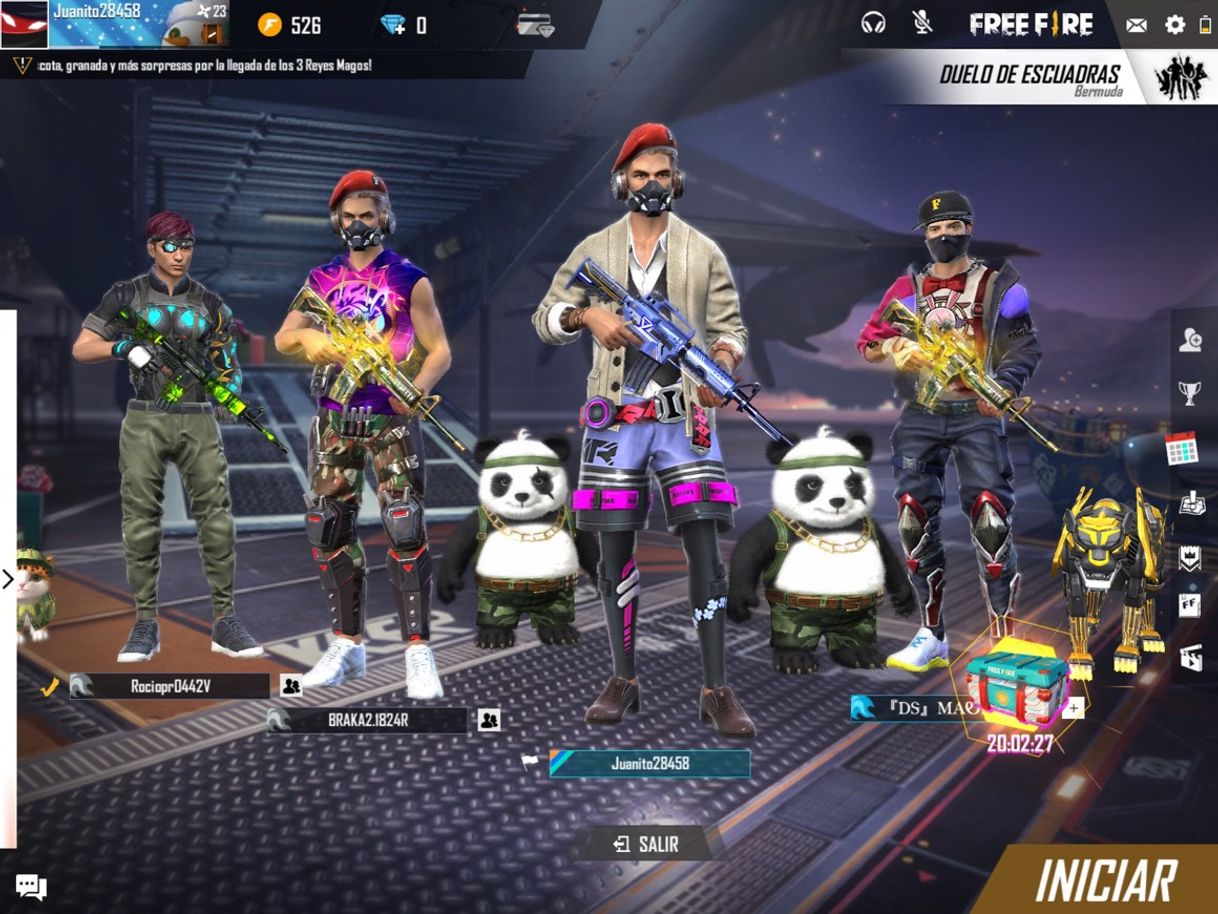
Task: Open the mail envelope inbox
Action: [1136, 25]
